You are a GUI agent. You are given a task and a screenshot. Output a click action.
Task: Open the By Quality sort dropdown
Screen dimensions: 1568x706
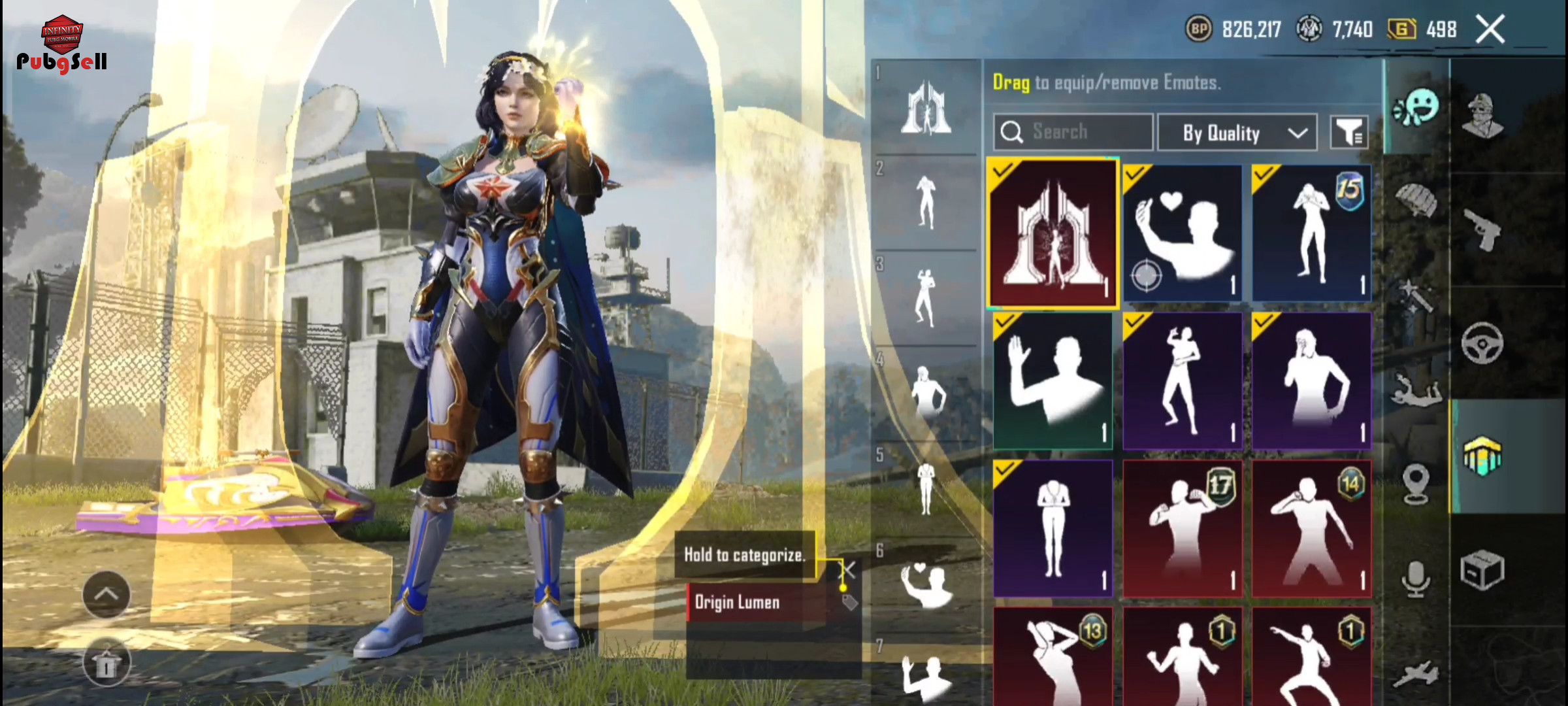click(1237, 133)
